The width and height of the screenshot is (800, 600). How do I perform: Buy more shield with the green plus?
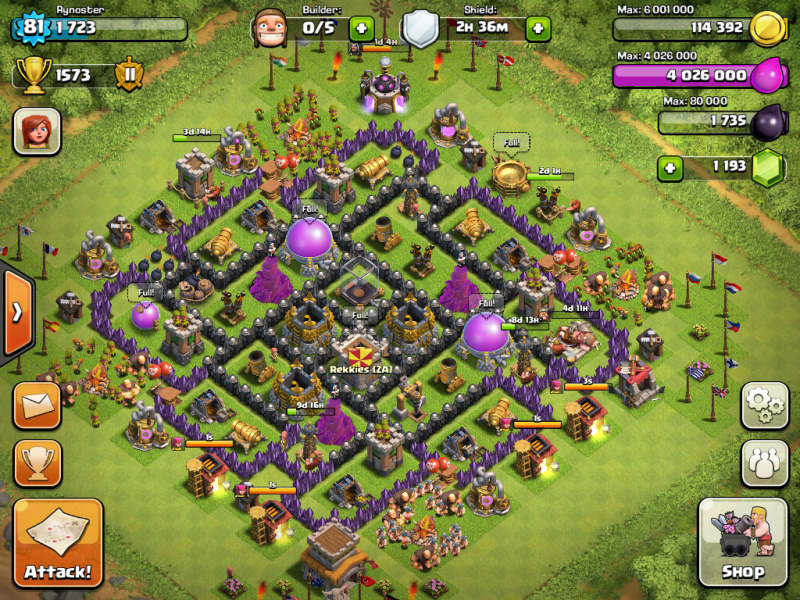538,28
